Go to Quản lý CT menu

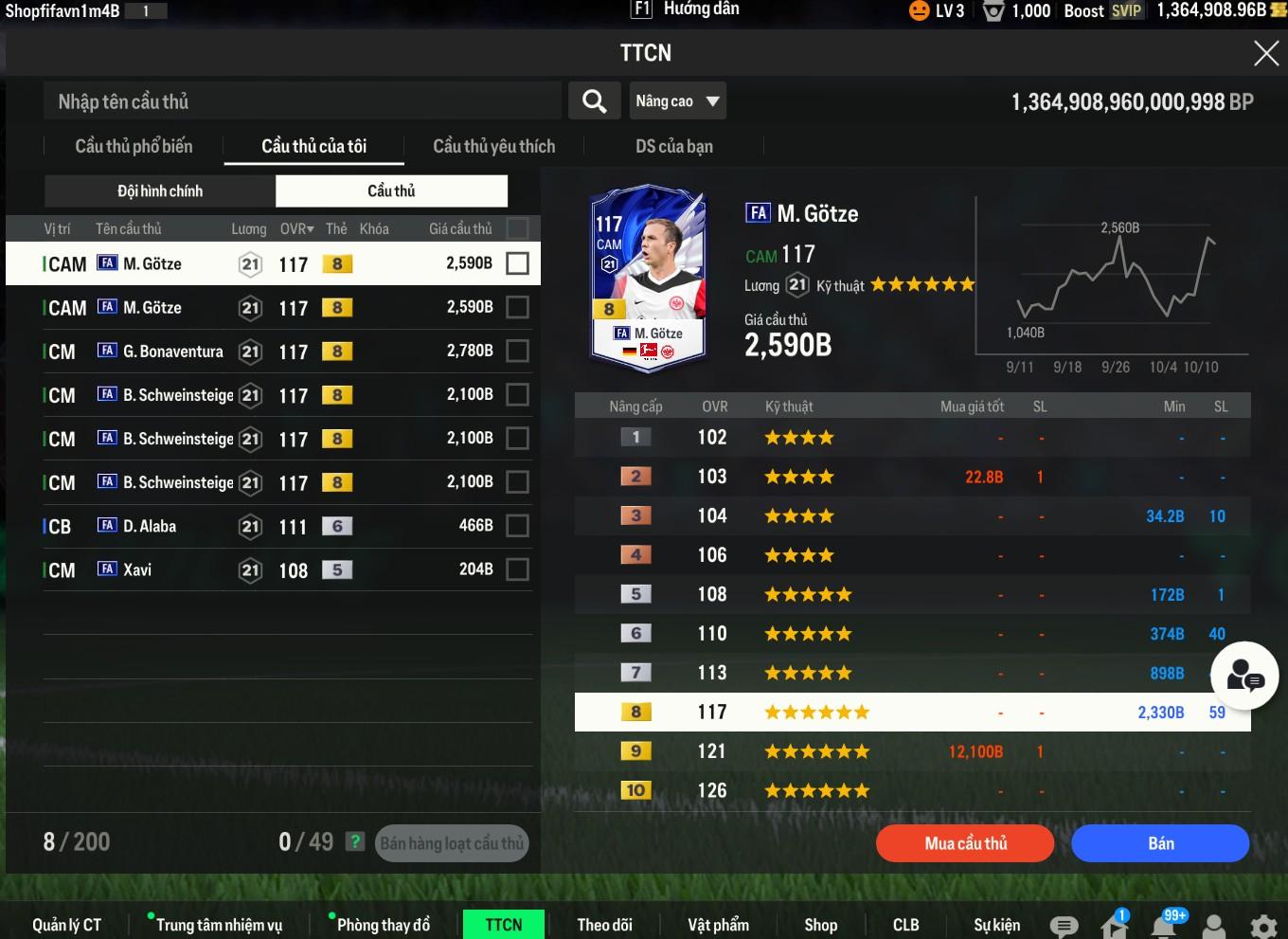[66, 925]
